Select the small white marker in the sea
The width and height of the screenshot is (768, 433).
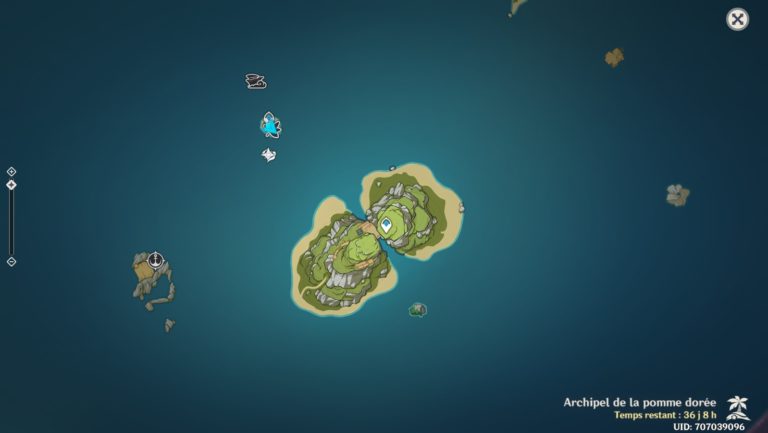click(x=268, y=154)
